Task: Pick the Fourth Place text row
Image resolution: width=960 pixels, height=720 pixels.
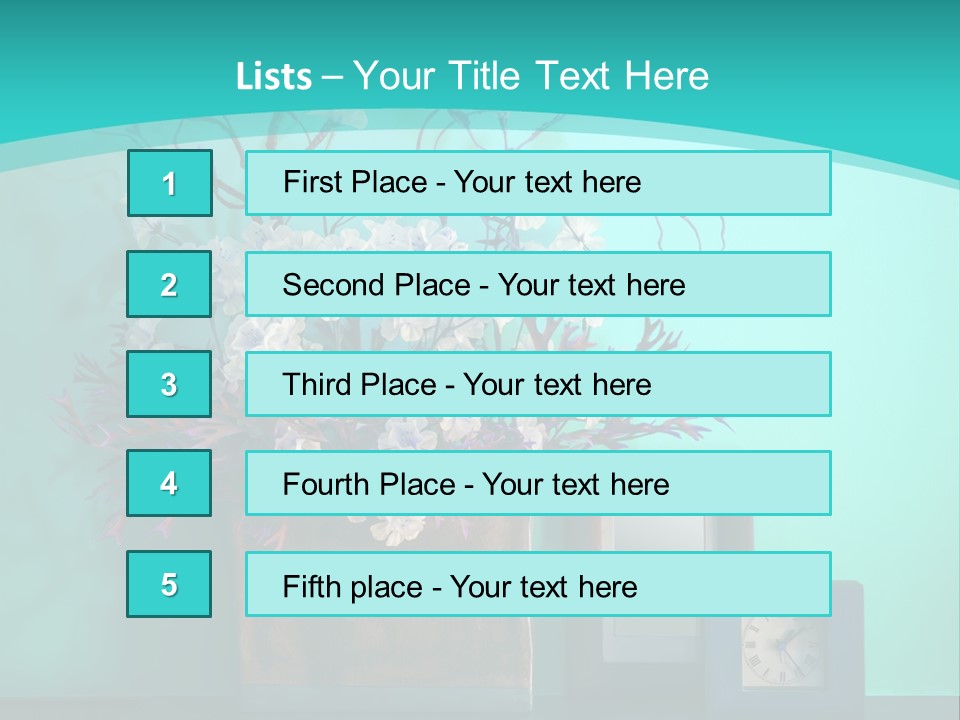Action: (x=538, y=484)
